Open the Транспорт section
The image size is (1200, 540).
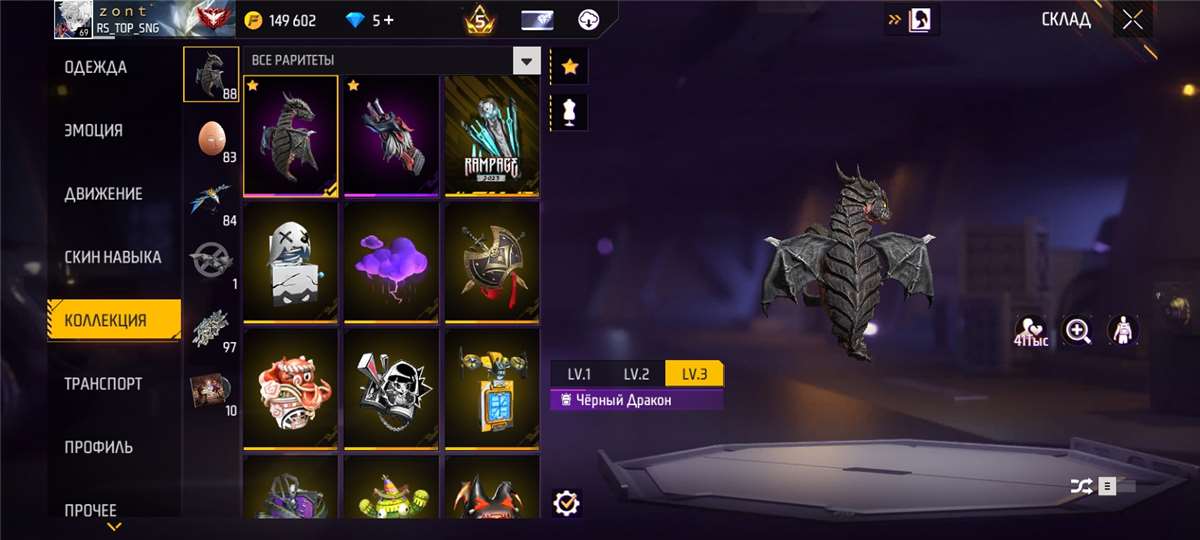[x=104, y=384]
